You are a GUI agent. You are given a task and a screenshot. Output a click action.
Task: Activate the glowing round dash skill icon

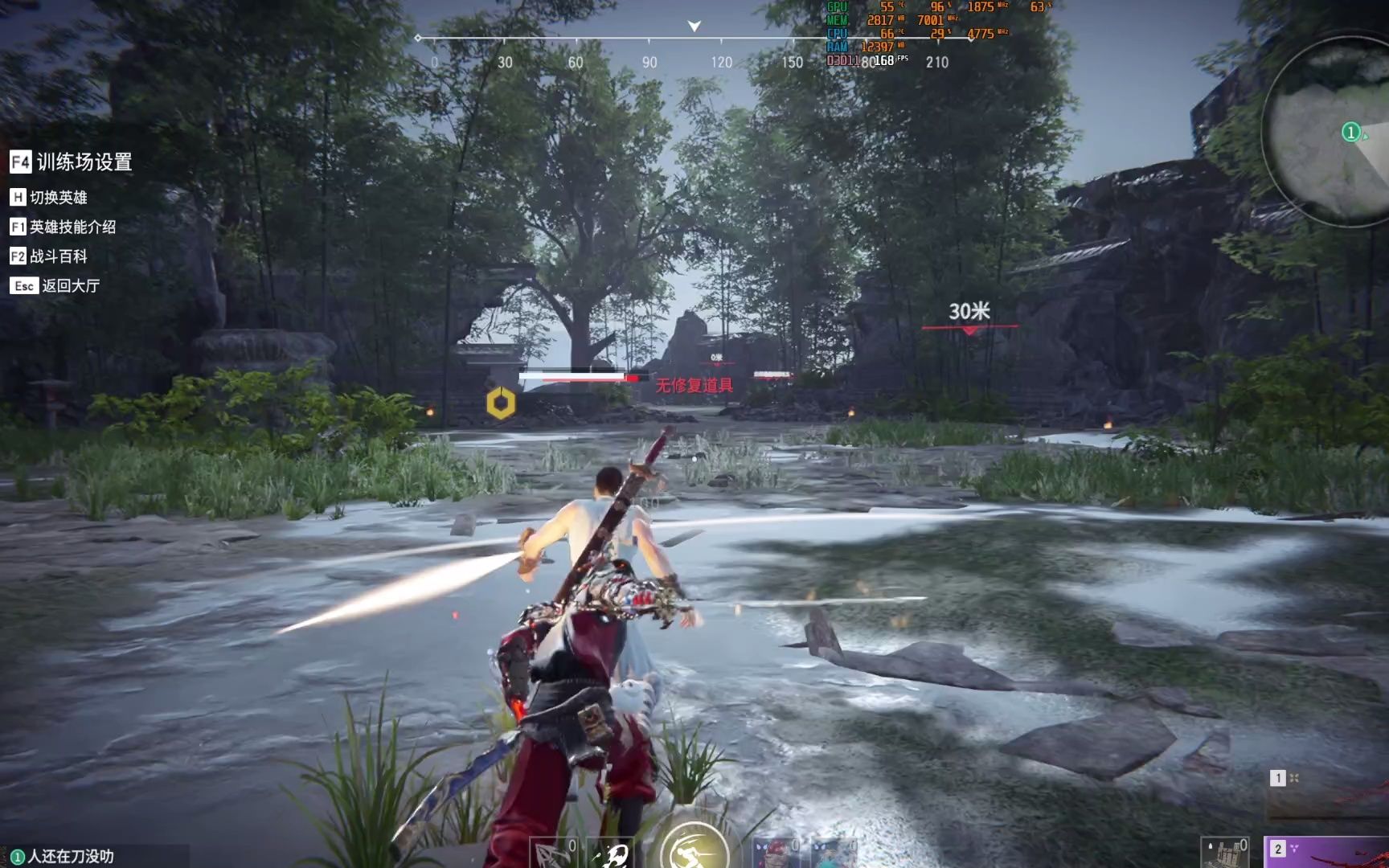(x=693, y=848)
